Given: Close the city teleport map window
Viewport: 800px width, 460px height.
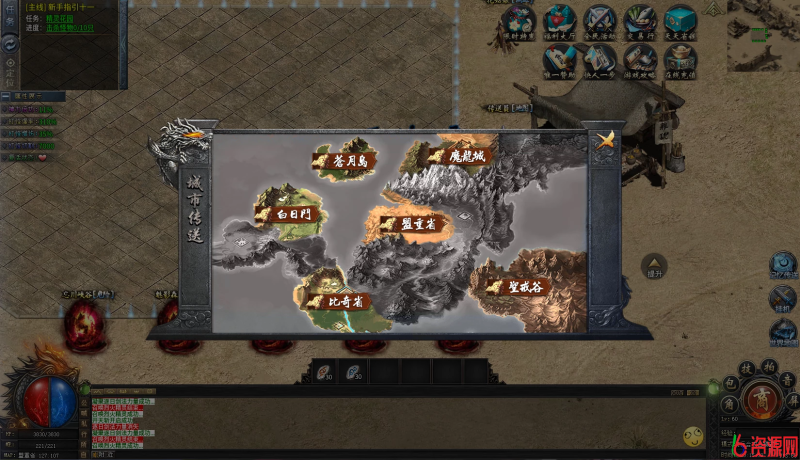Looking at the screenshot, I should click(603, 141).
